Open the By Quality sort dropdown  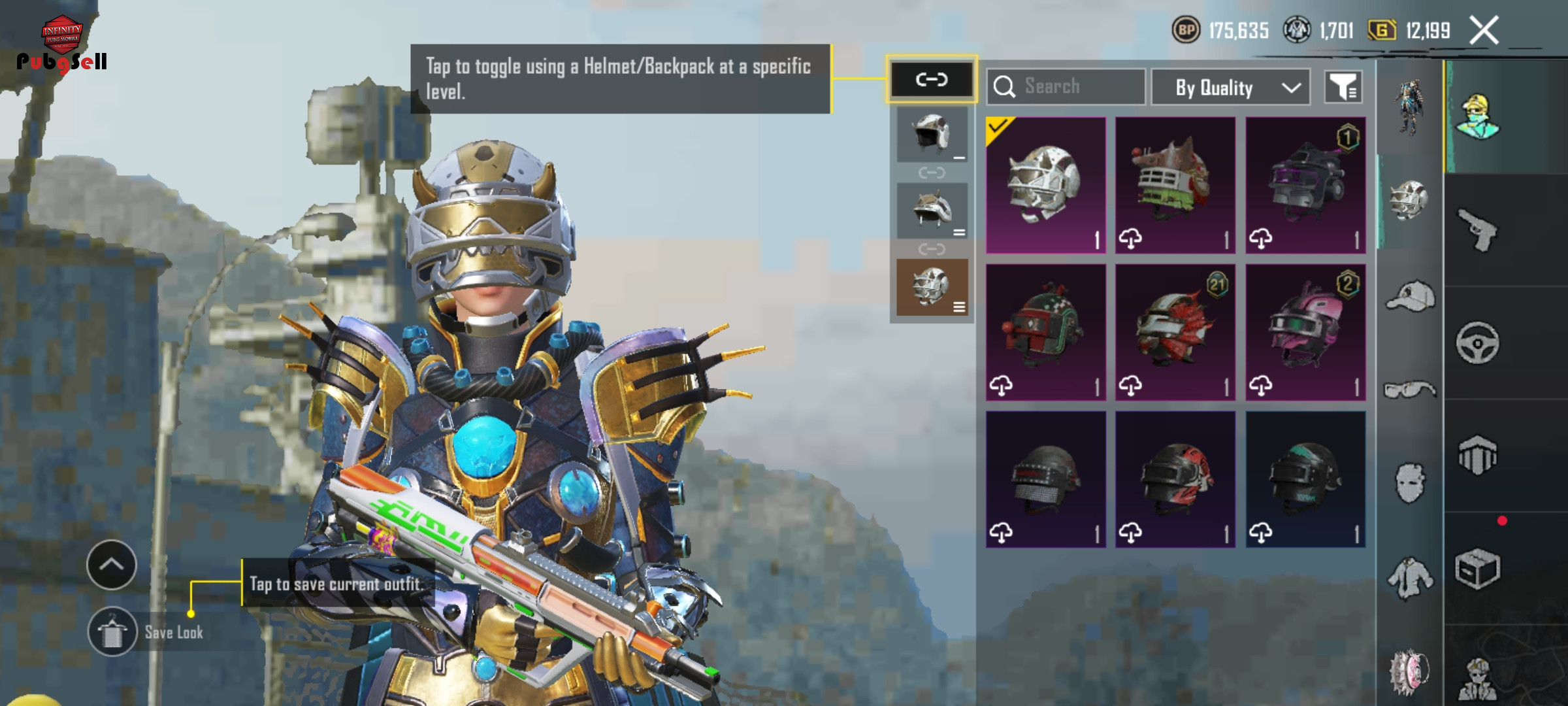1230,87
